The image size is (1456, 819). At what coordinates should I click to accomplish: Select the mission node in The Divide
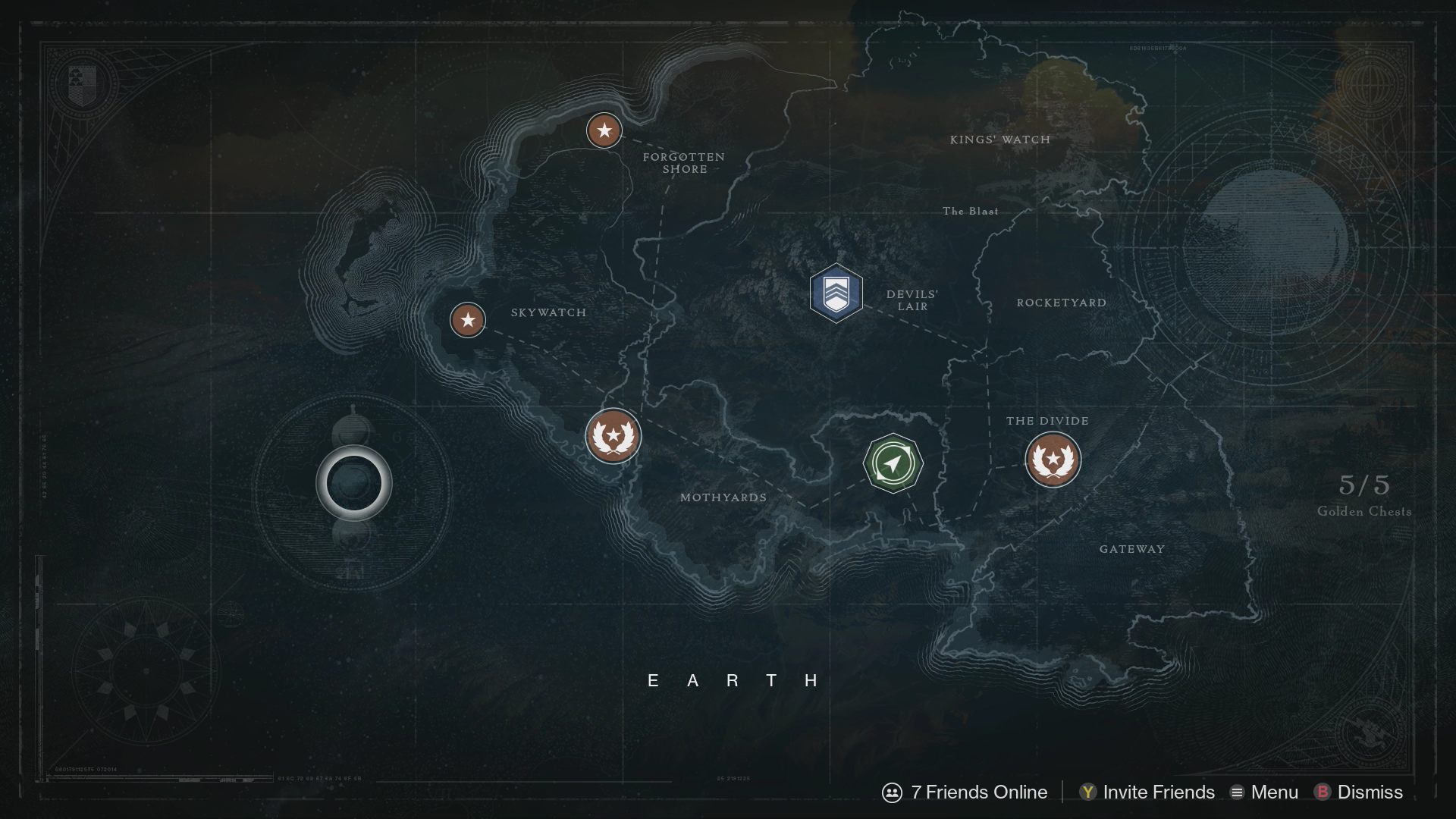(x=1053, y=460)
